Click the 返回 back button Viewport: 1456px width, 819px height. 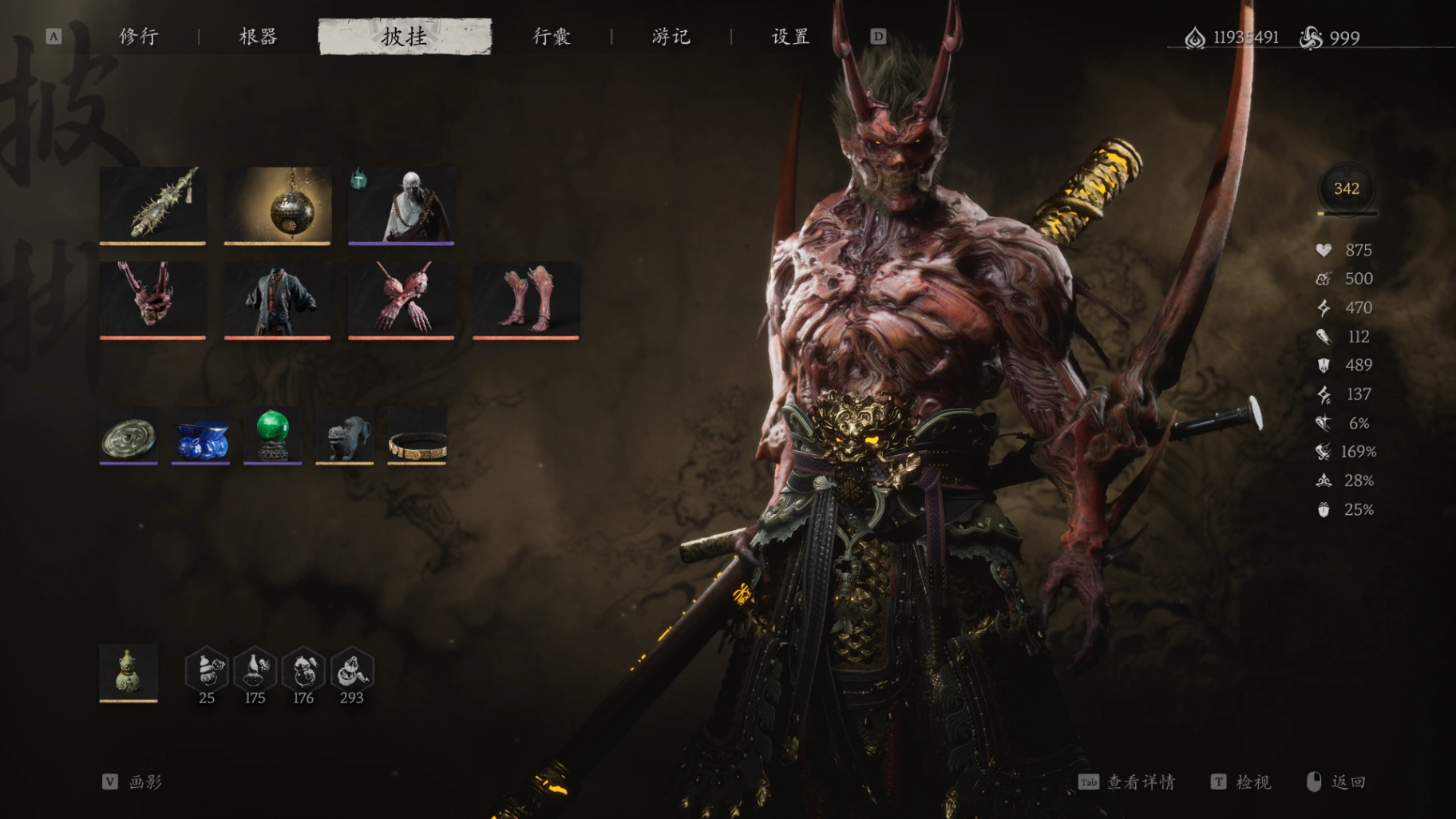pos(1338,782)
